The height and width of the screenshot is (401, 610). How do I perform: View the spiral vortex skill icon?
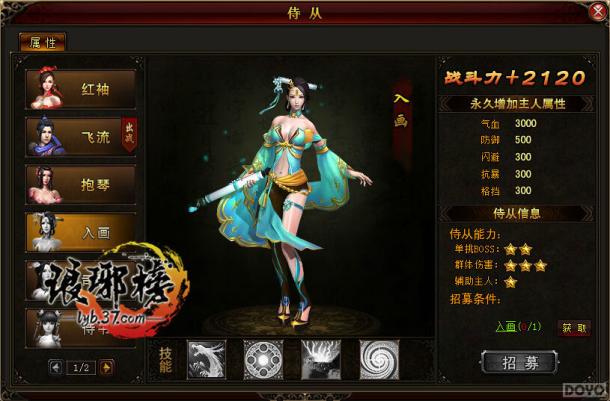click(x=381, y=357)
